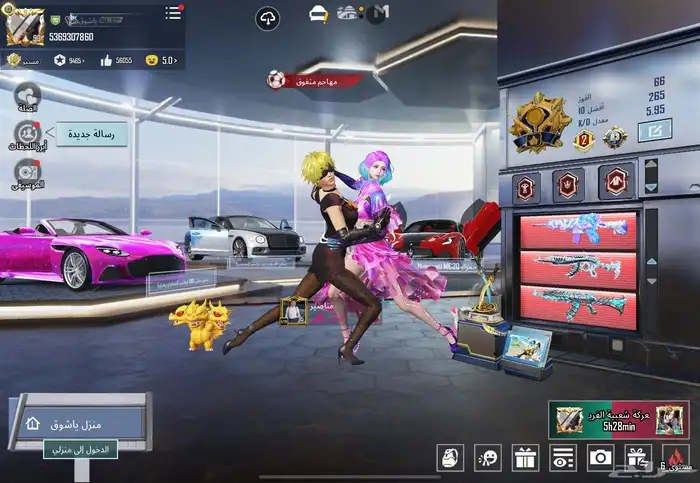Open the thumbs-up likes counter

point(114,60)
